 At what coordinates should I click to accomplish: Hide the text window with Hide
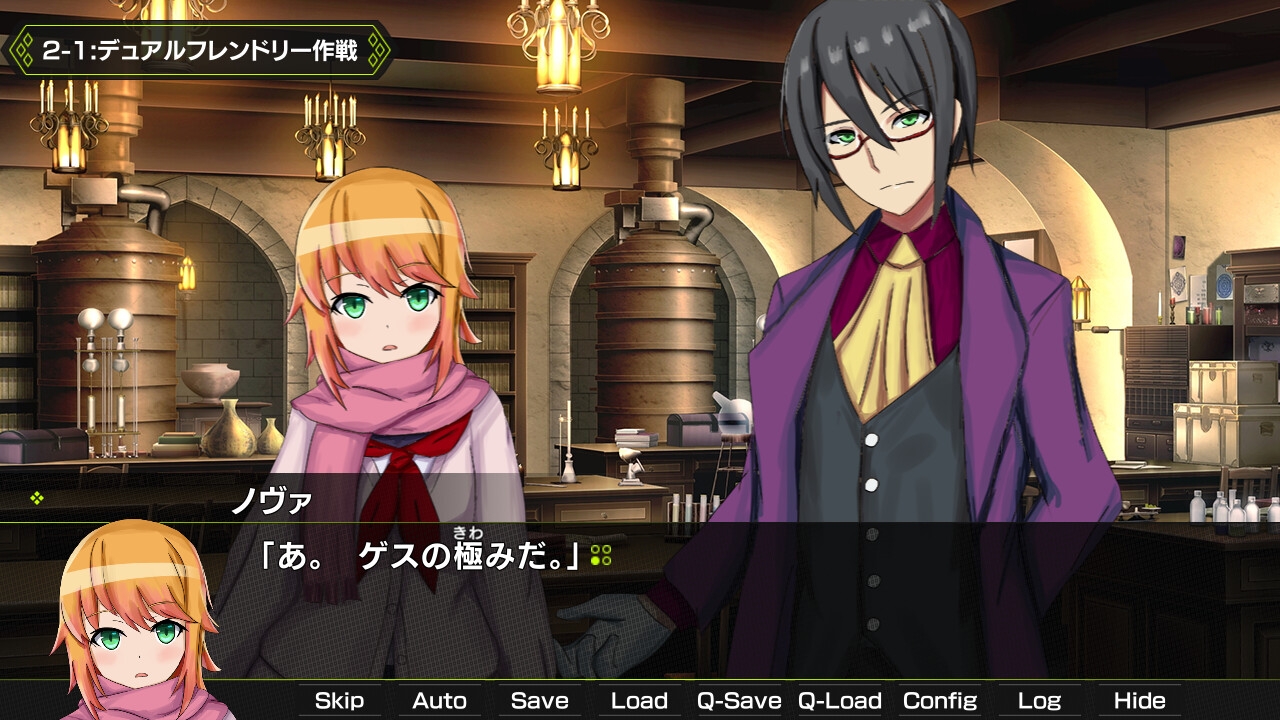(x=1139, y=701)
